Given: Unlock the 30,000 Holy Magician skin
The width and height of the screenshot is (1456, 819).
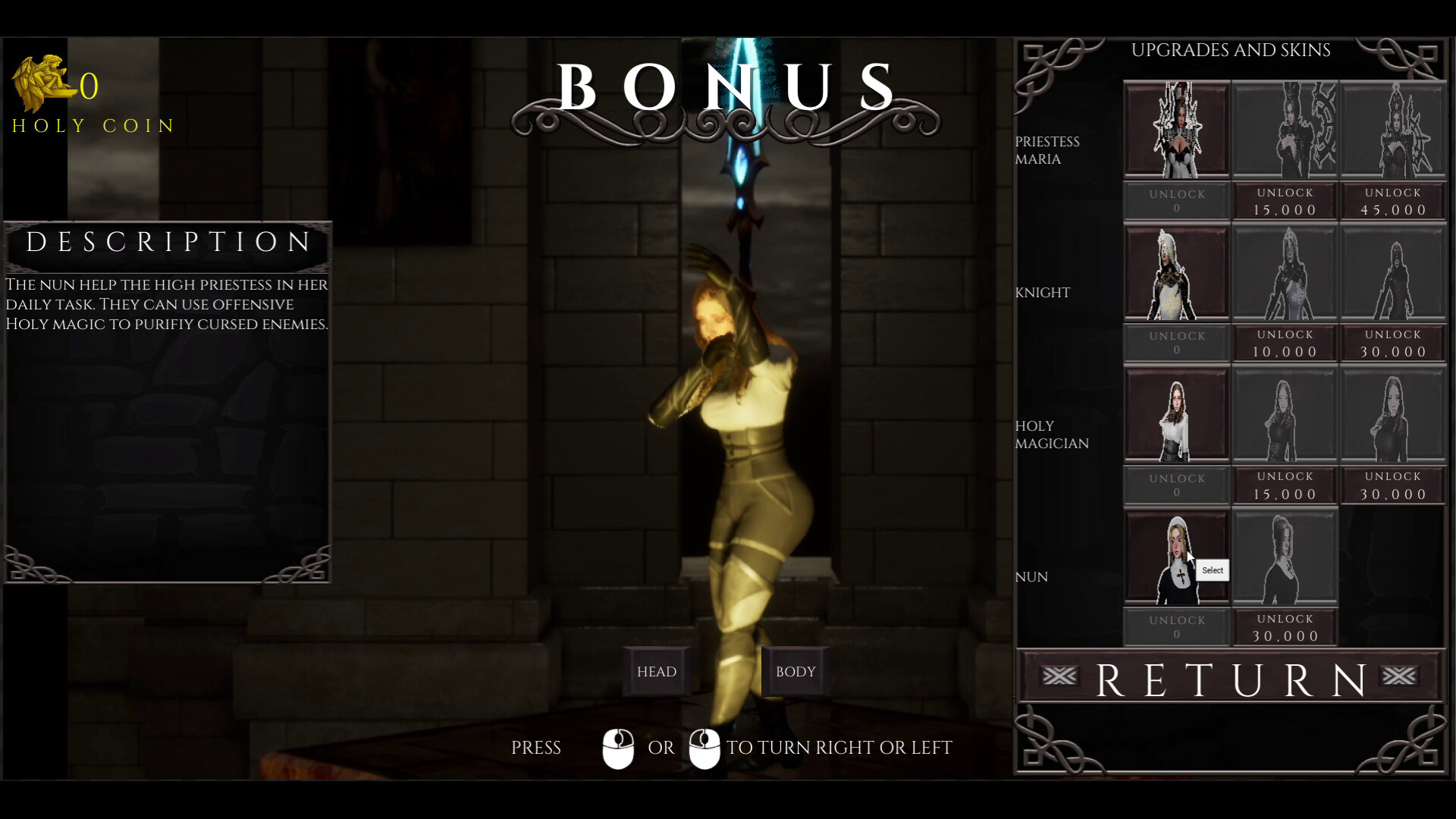Looking at the screenshot, I should pyautogui.click(x=1393, y=485).
